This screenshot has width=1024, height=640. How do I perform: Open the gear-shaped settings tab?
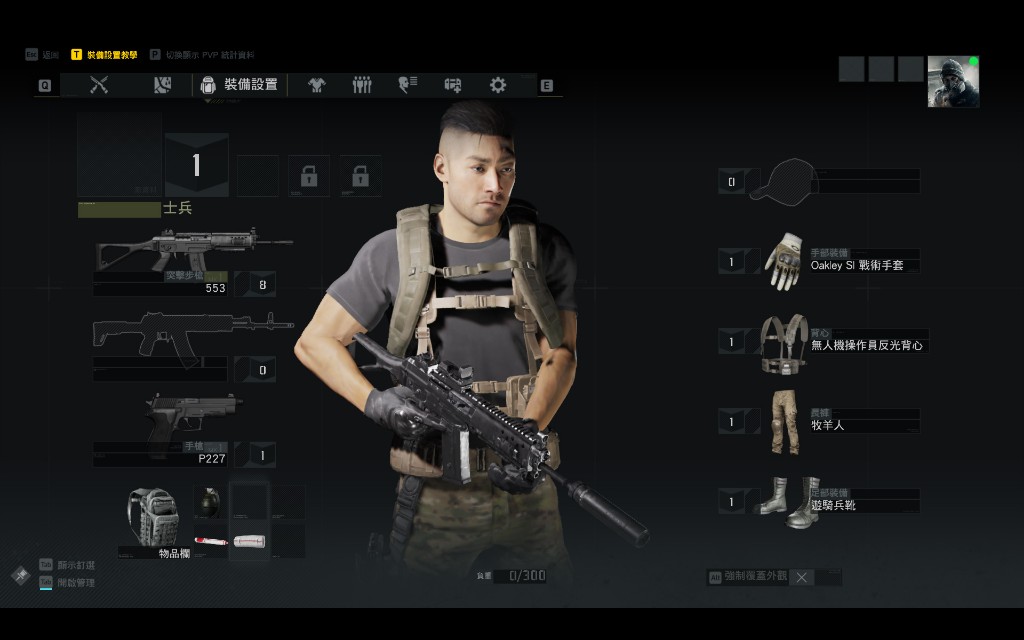pyautogui.click(x=498, y=85)
